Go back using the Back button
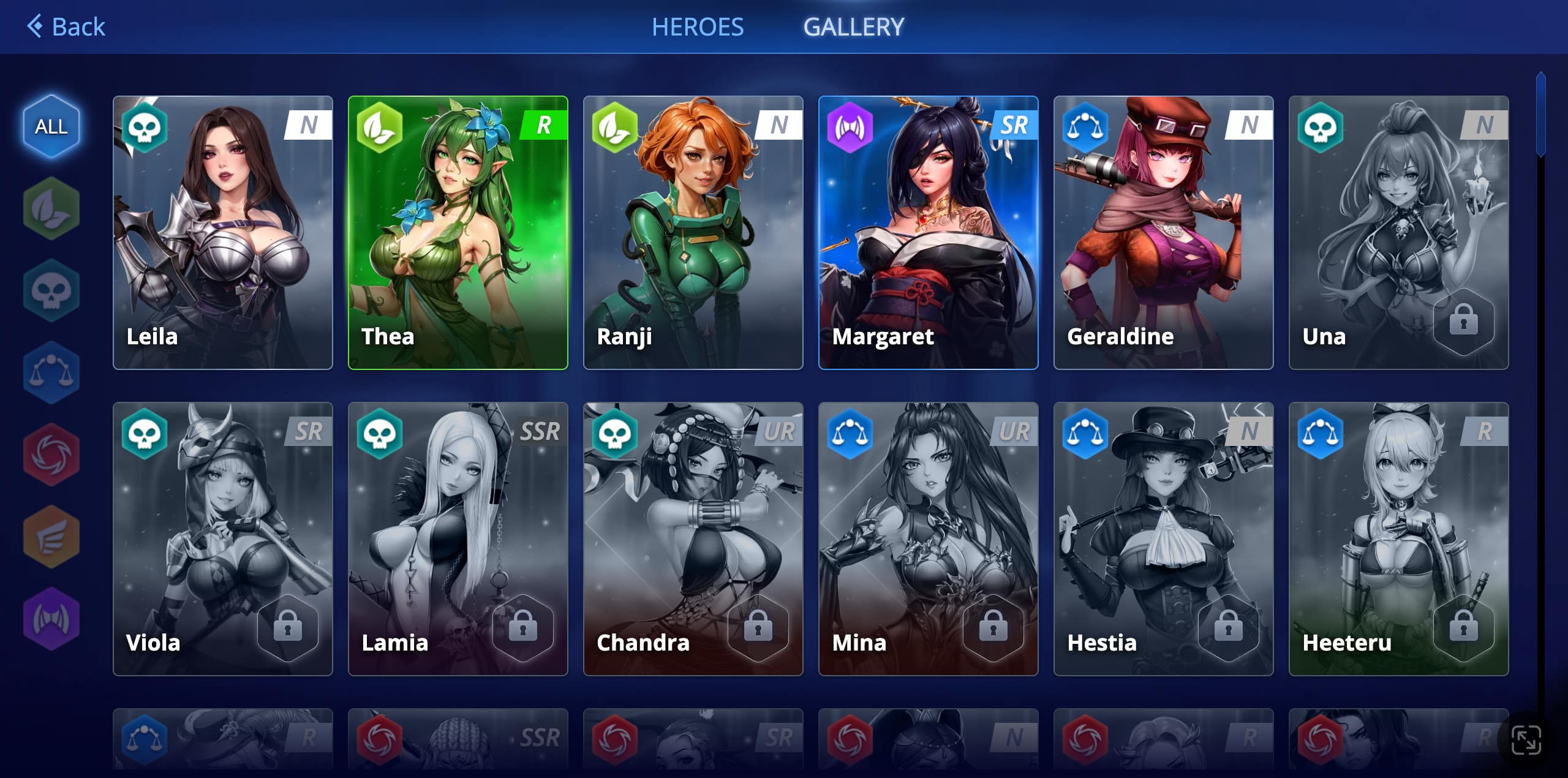This screenshot has width=1568, height=778. coord(66,27)
